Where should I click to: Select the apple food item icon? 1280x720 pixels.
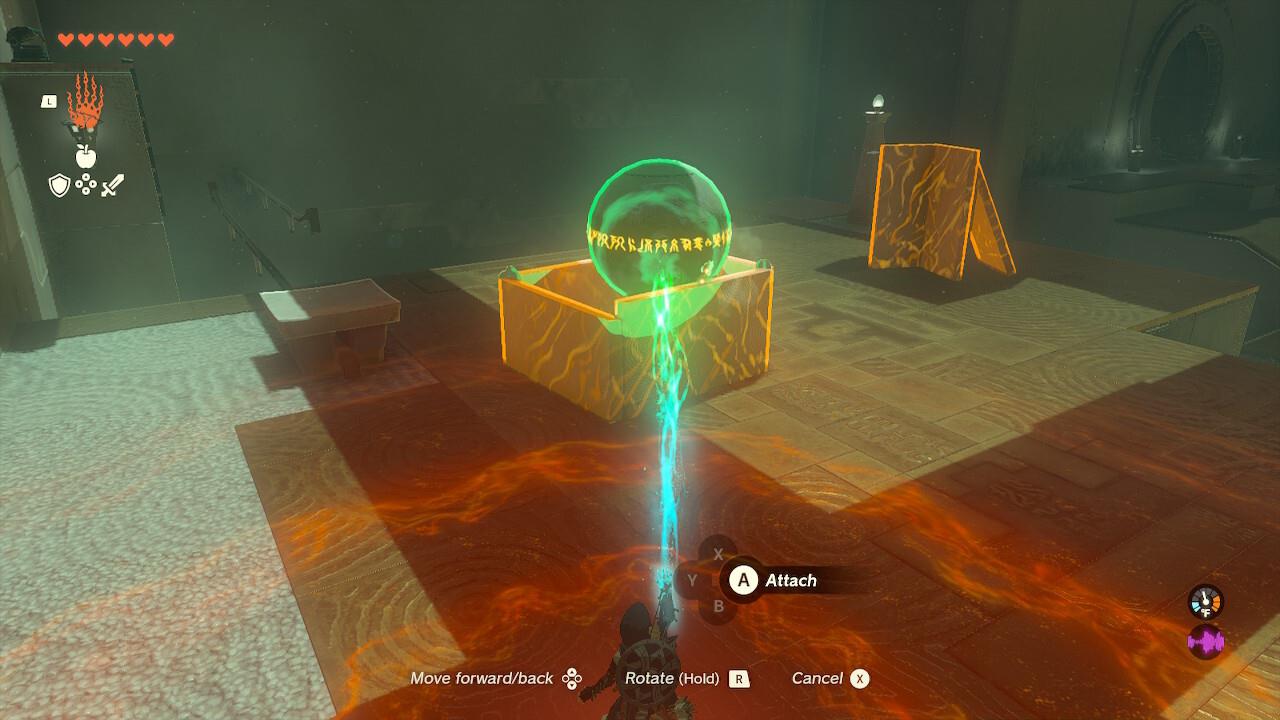click(85, 156)
